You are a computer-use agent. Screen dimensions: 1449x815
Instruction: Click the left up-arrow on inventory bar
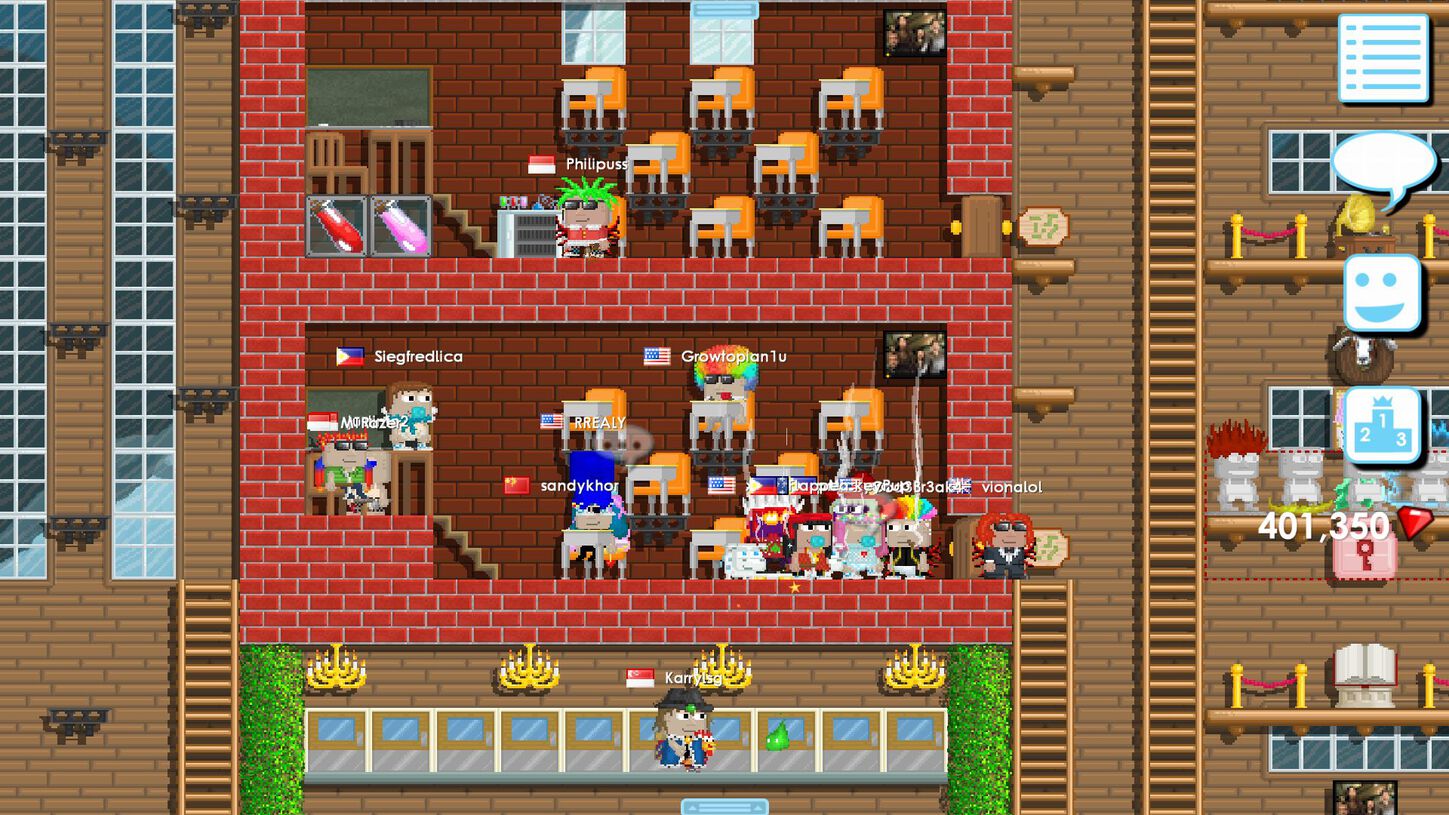[694, 806]
